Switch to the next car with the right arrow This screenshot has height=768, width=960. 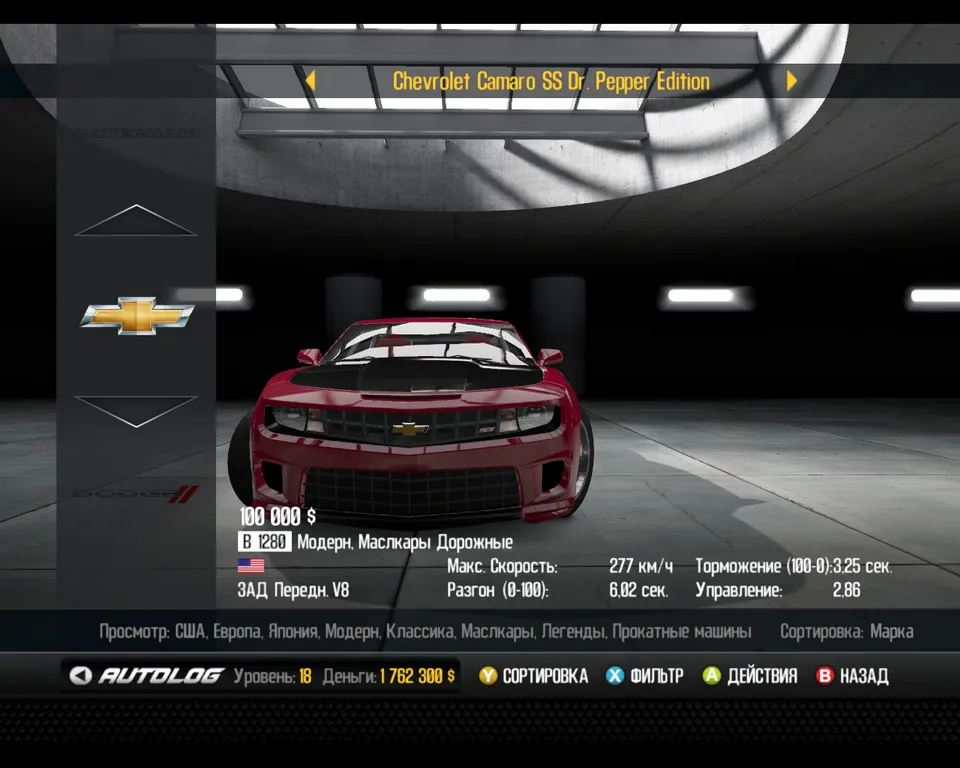[x=792, y=81]
